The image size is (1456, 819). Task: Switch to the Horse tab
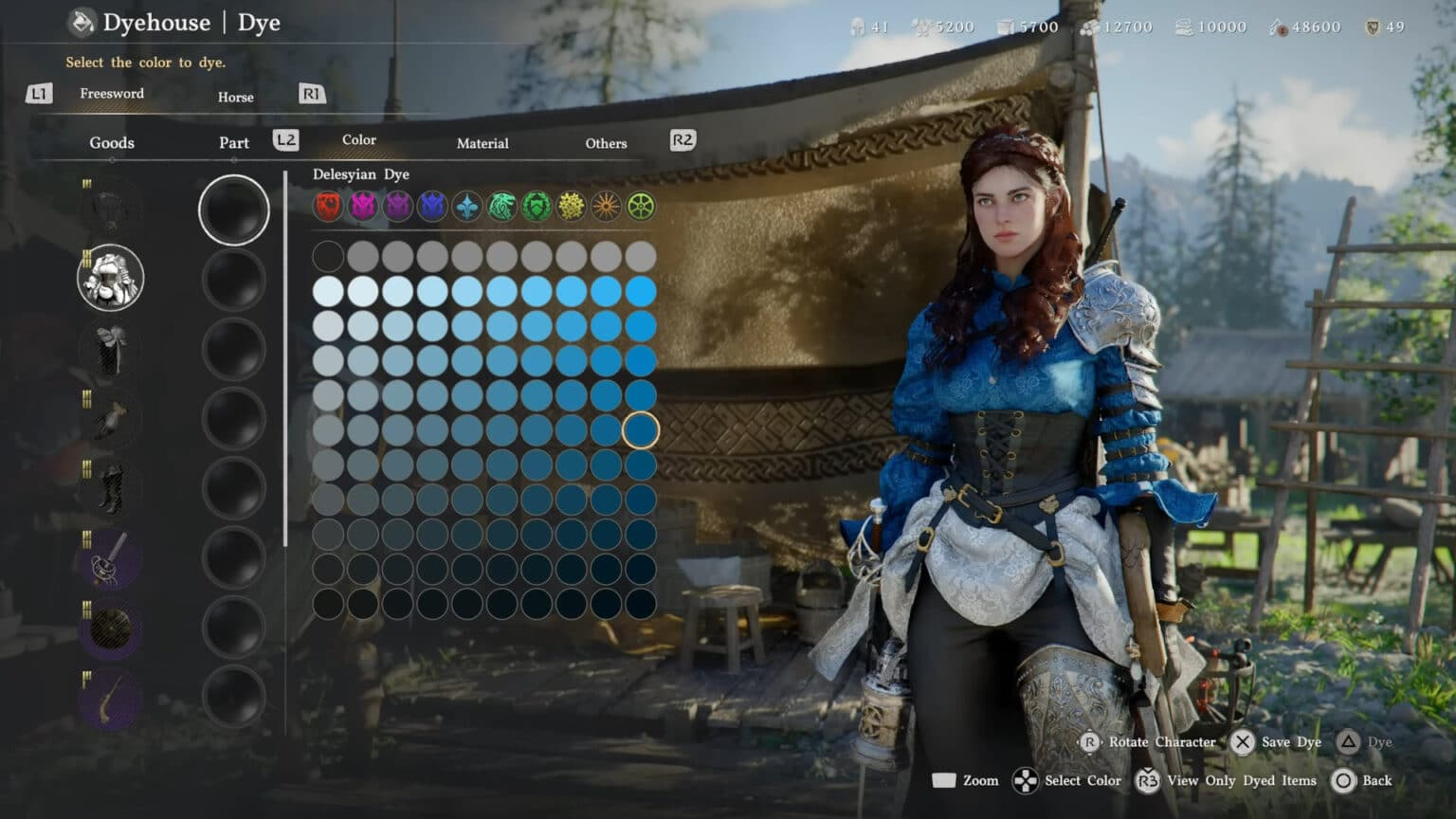(x=235, y=97)
